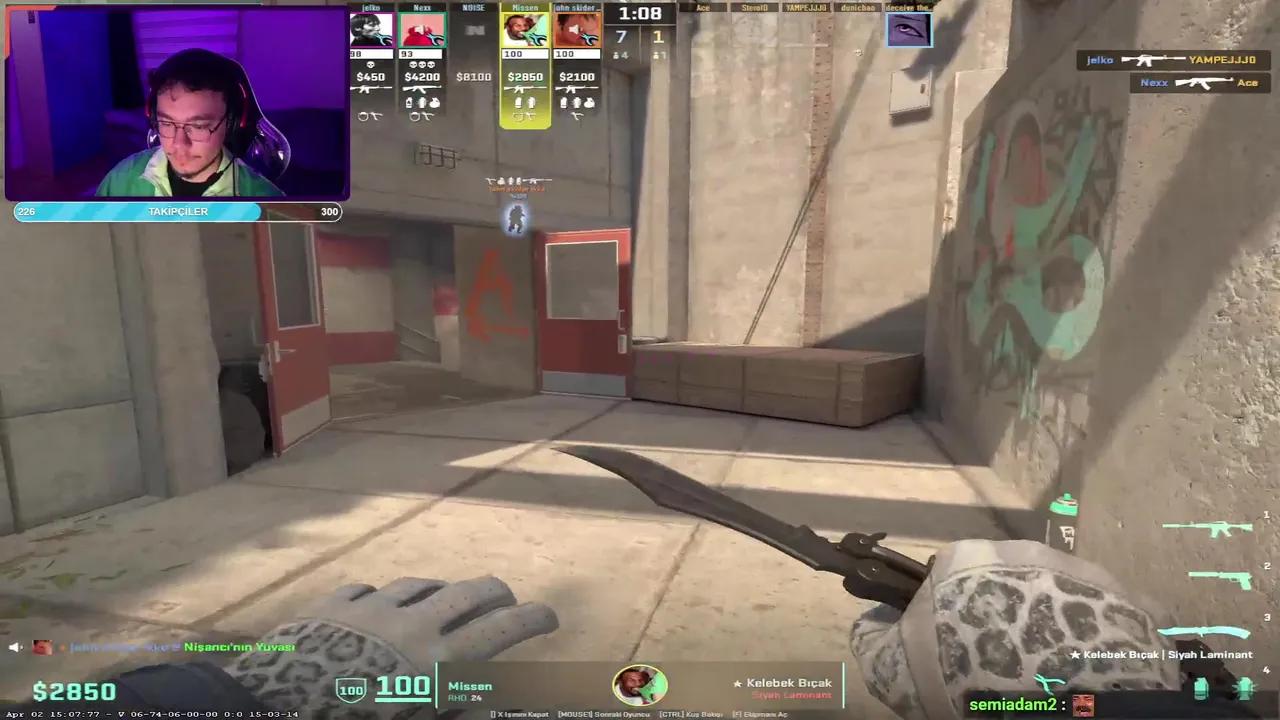Click the shield icon beside the 100 health value
Viewport: 1280px width, 720px height.
(352, 689)
